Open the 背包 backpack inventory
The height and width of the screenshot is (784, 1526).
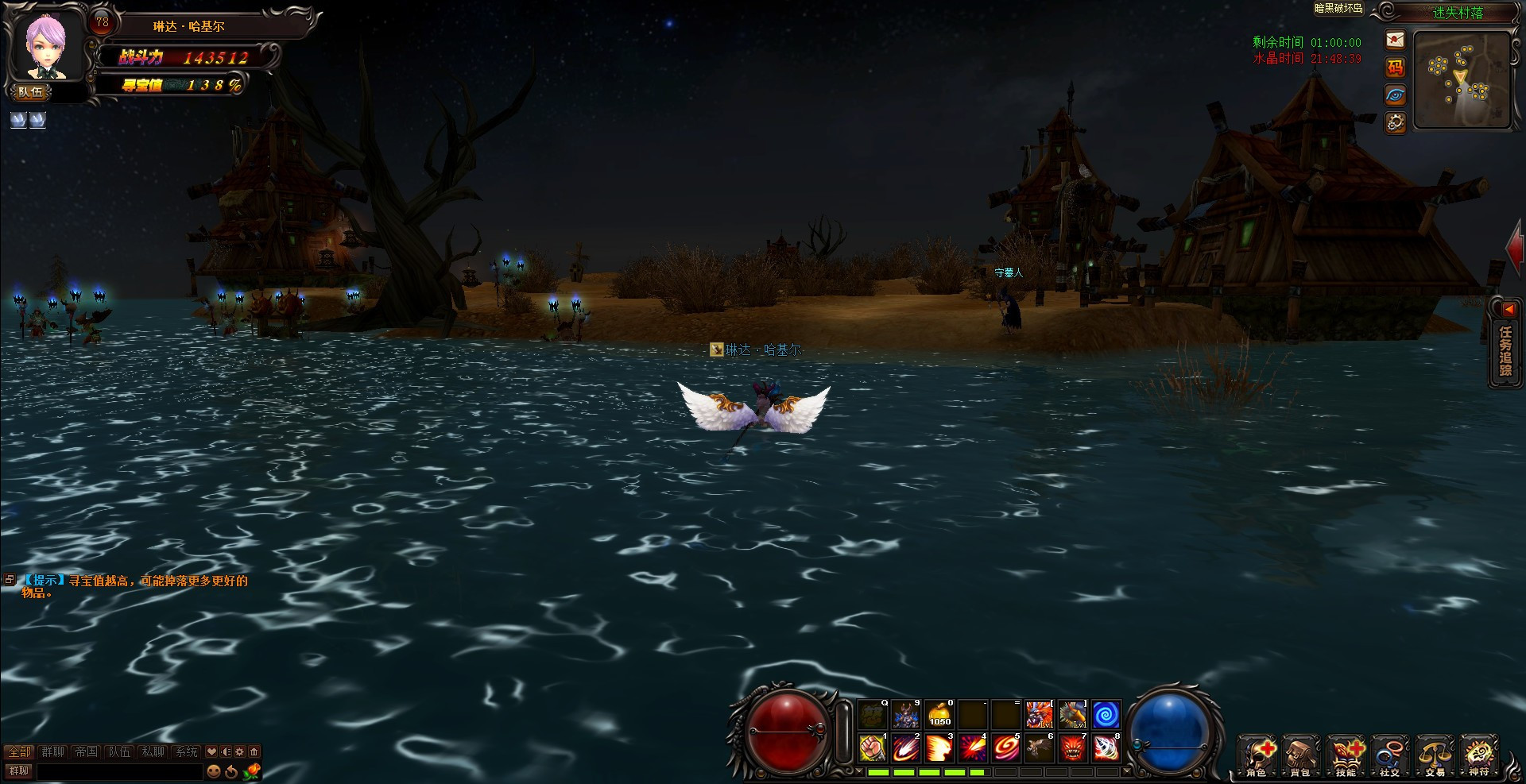coord(1301,755)
